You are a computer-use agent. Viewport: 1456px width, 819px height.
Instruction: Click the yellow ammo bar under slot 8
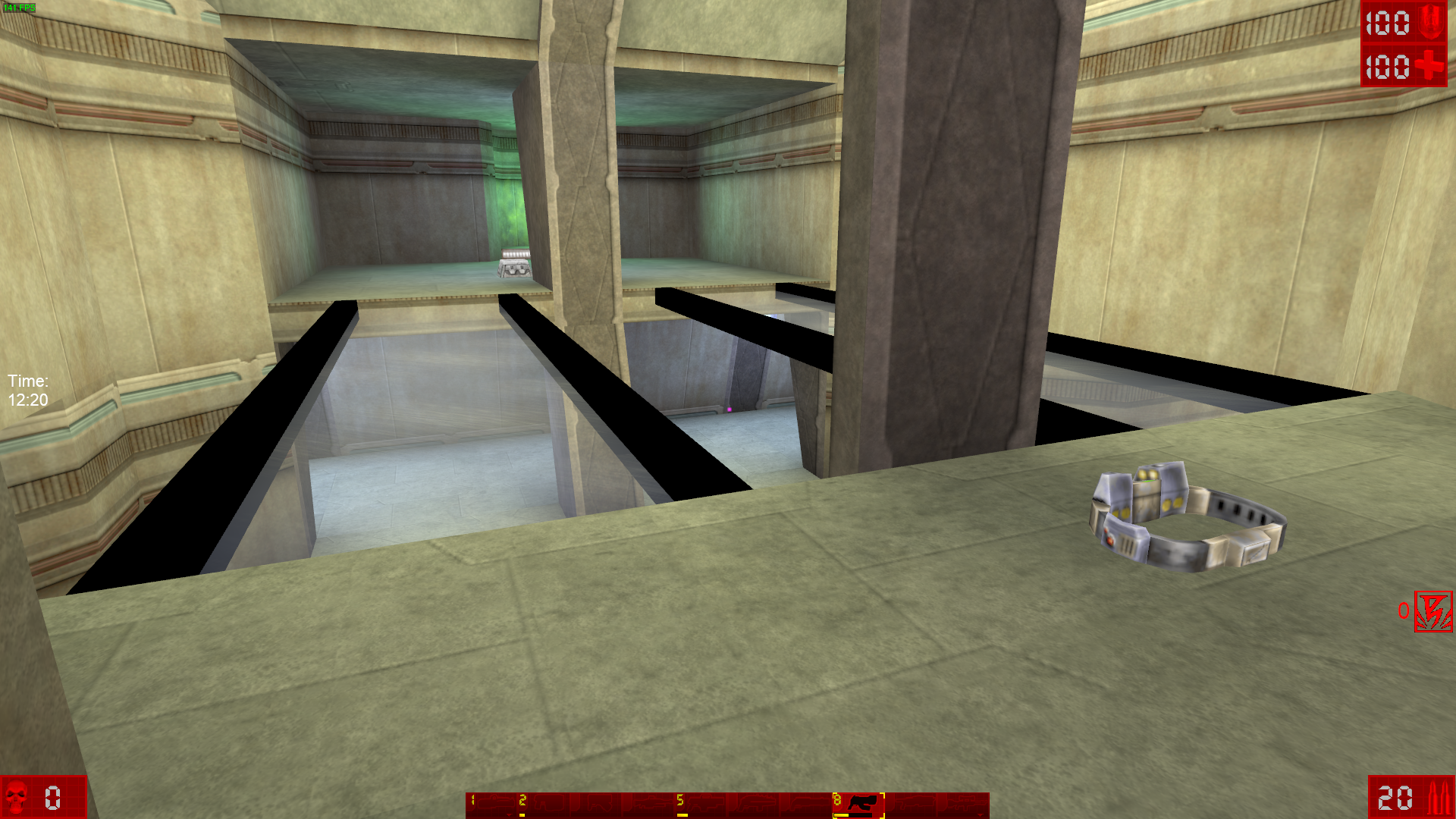[x=843, y=815]
